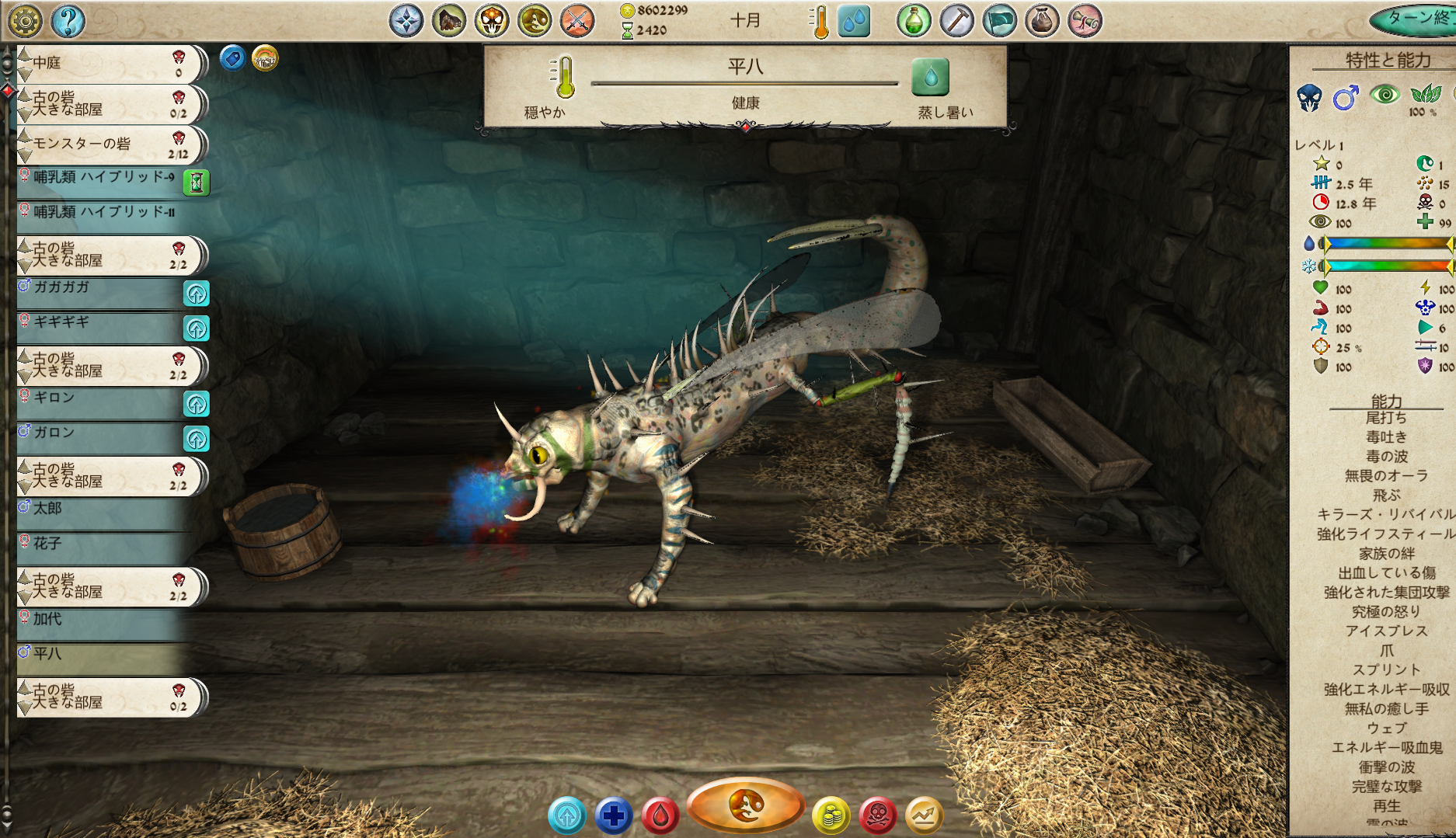This screenshot has height=838, width=1456.
Task: Open the hammer build icon
Action: (x=956, y=21)
